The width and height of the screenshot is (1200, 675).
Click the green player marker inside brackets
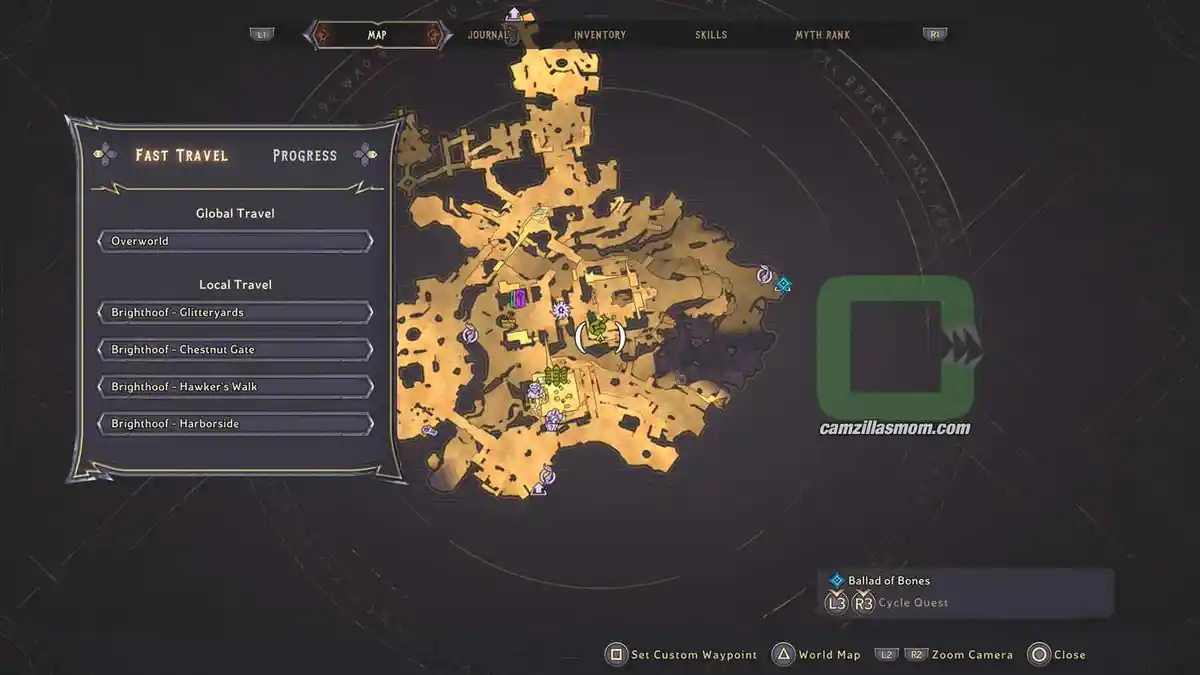tap(599, 329)
